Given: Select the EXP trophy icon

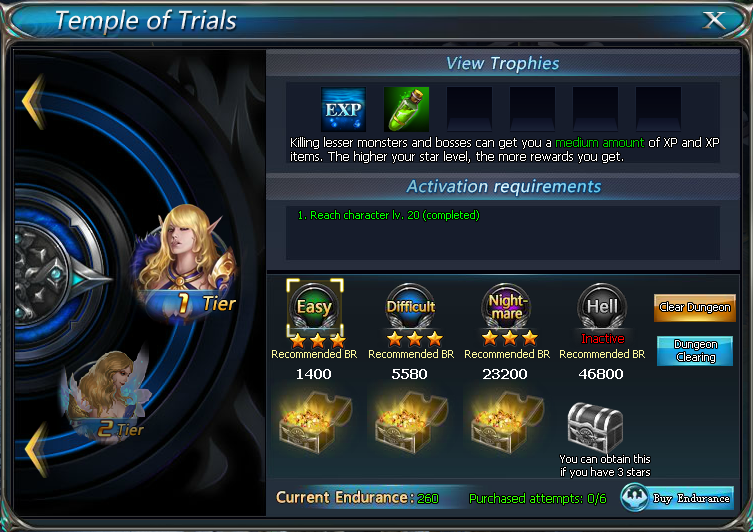Looking at the screenshot, I should pyautogui.click(x=343, y=109).
